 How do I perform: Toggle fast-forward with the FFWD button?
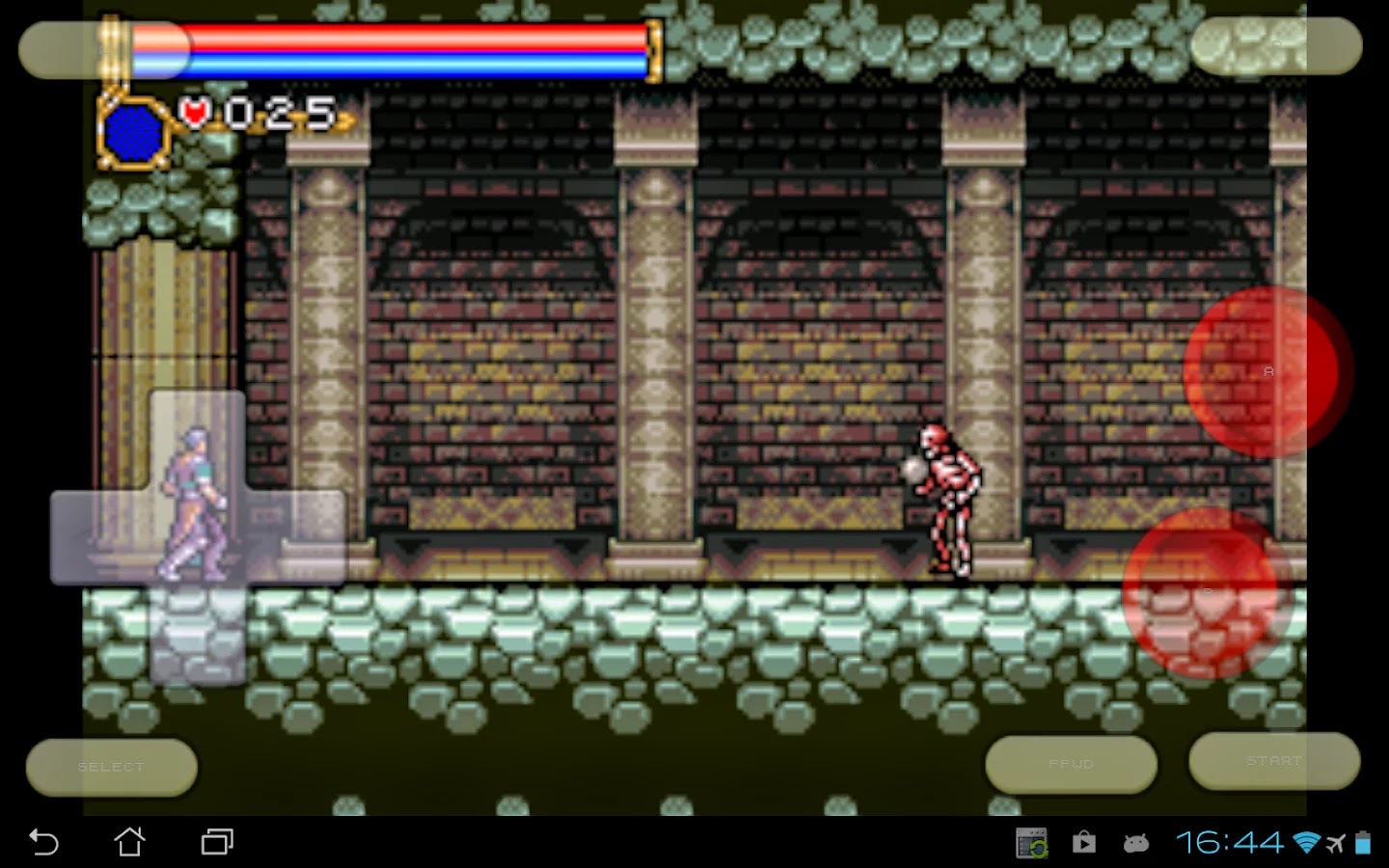(1070, 763)
